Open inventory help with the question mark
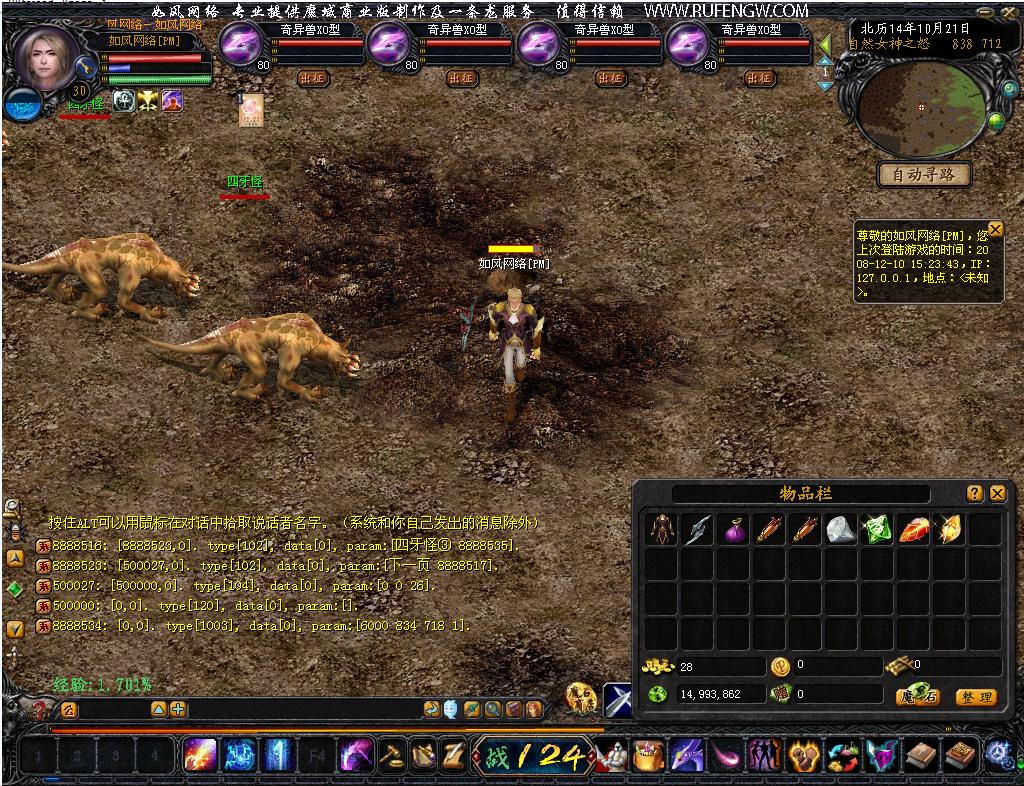Viewport: 1024px width, 786px height. [x=975, y=494]
